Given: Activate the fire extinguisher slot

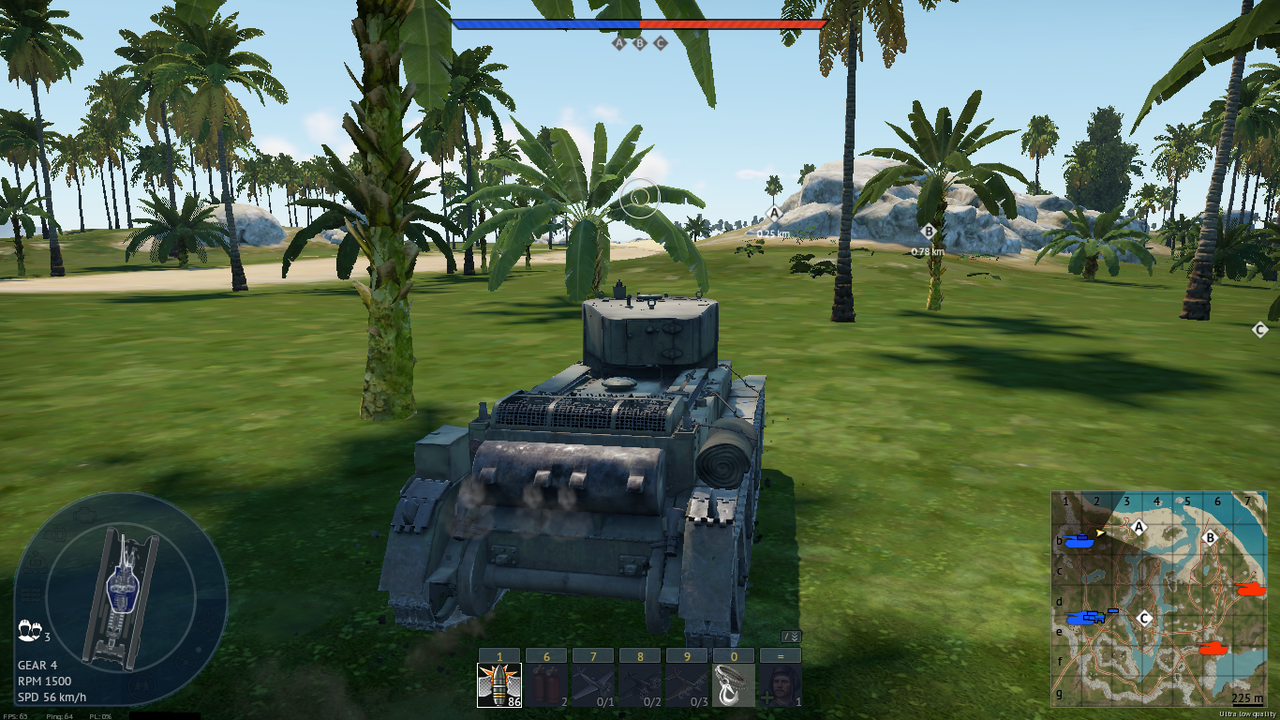Looking at the screenshot, I should tap(545, 685).
